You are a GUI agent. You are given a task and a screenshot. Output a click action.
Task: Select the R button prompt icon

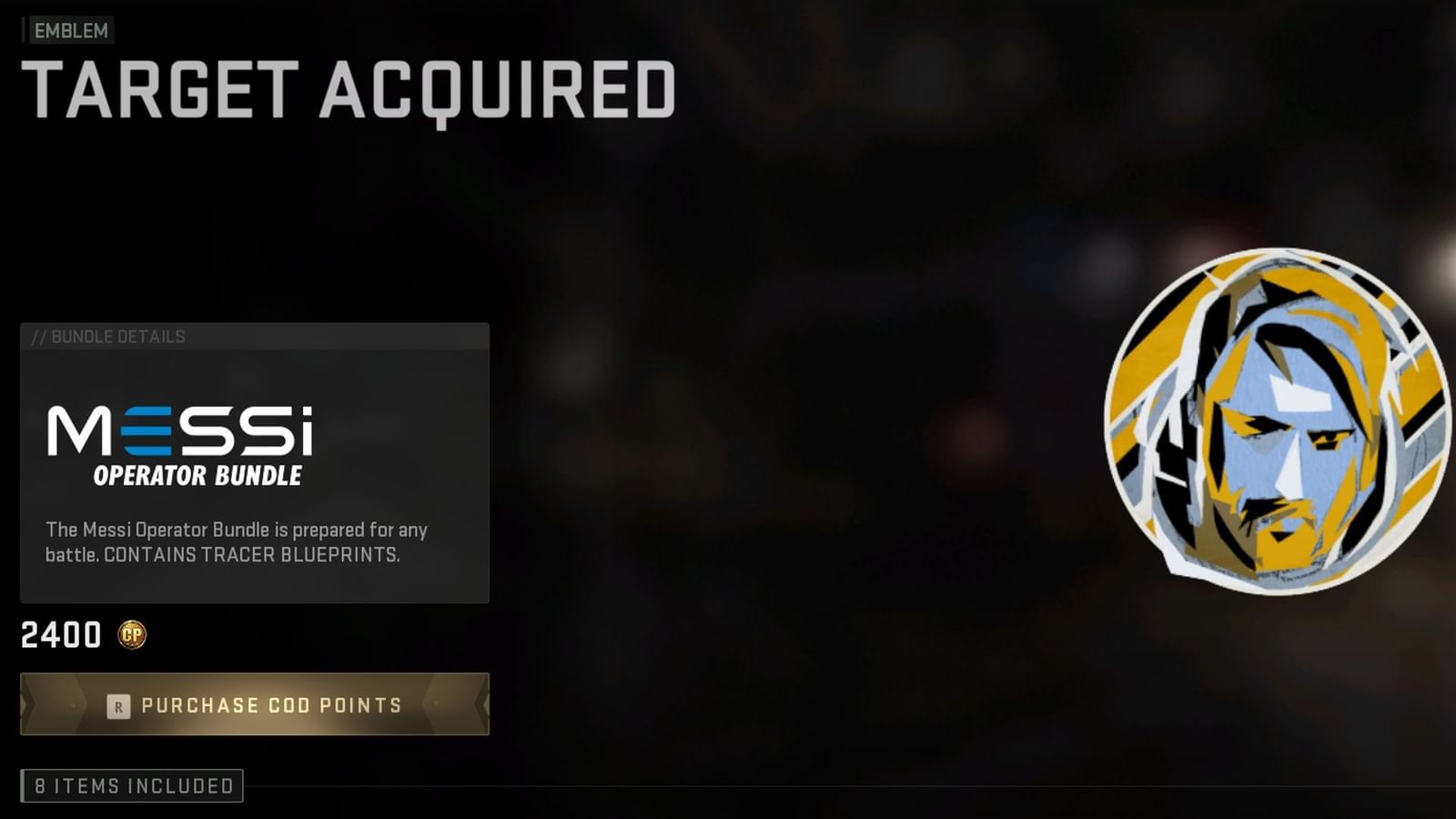116,705
